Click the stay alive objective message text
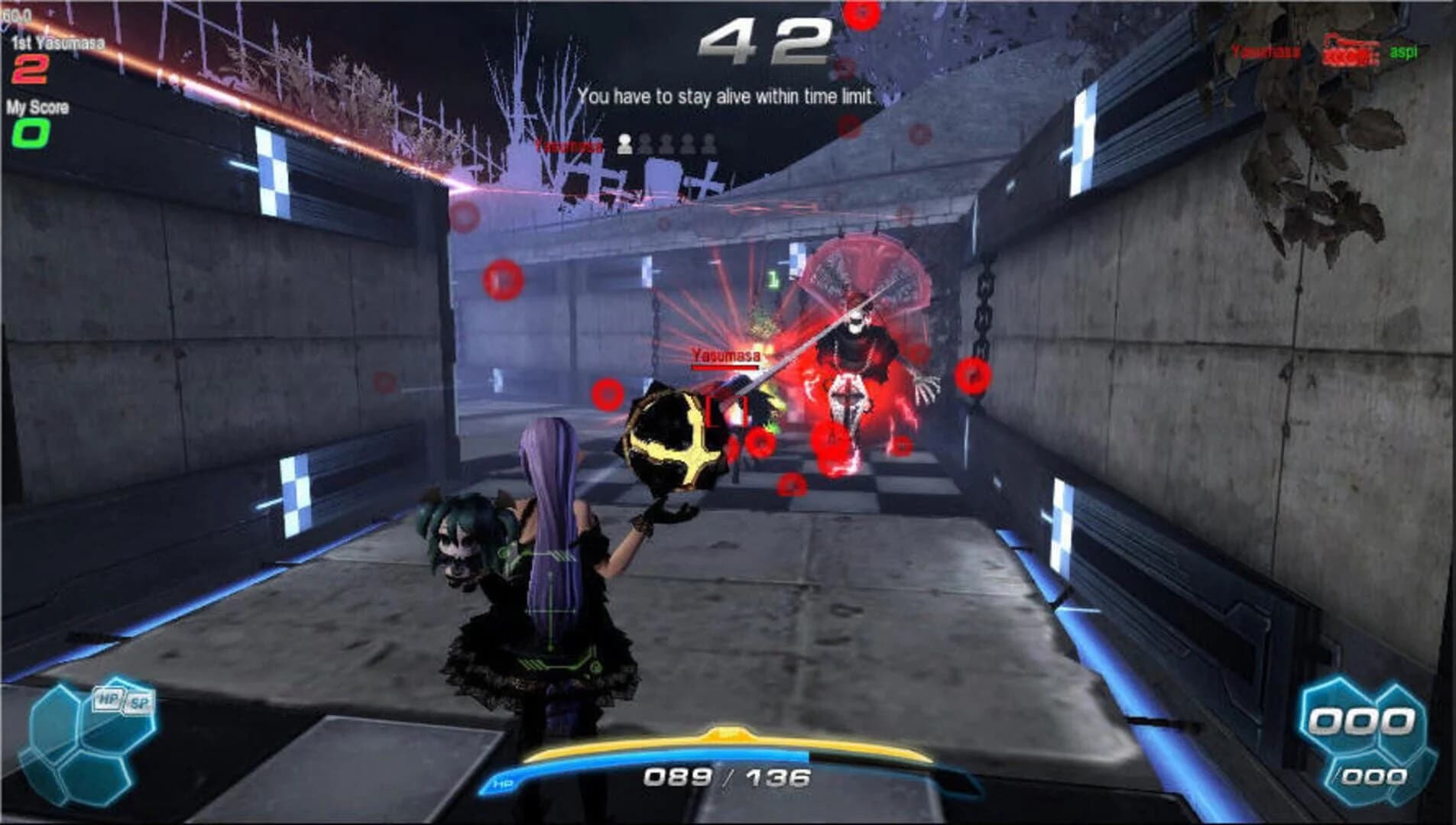 726,97
